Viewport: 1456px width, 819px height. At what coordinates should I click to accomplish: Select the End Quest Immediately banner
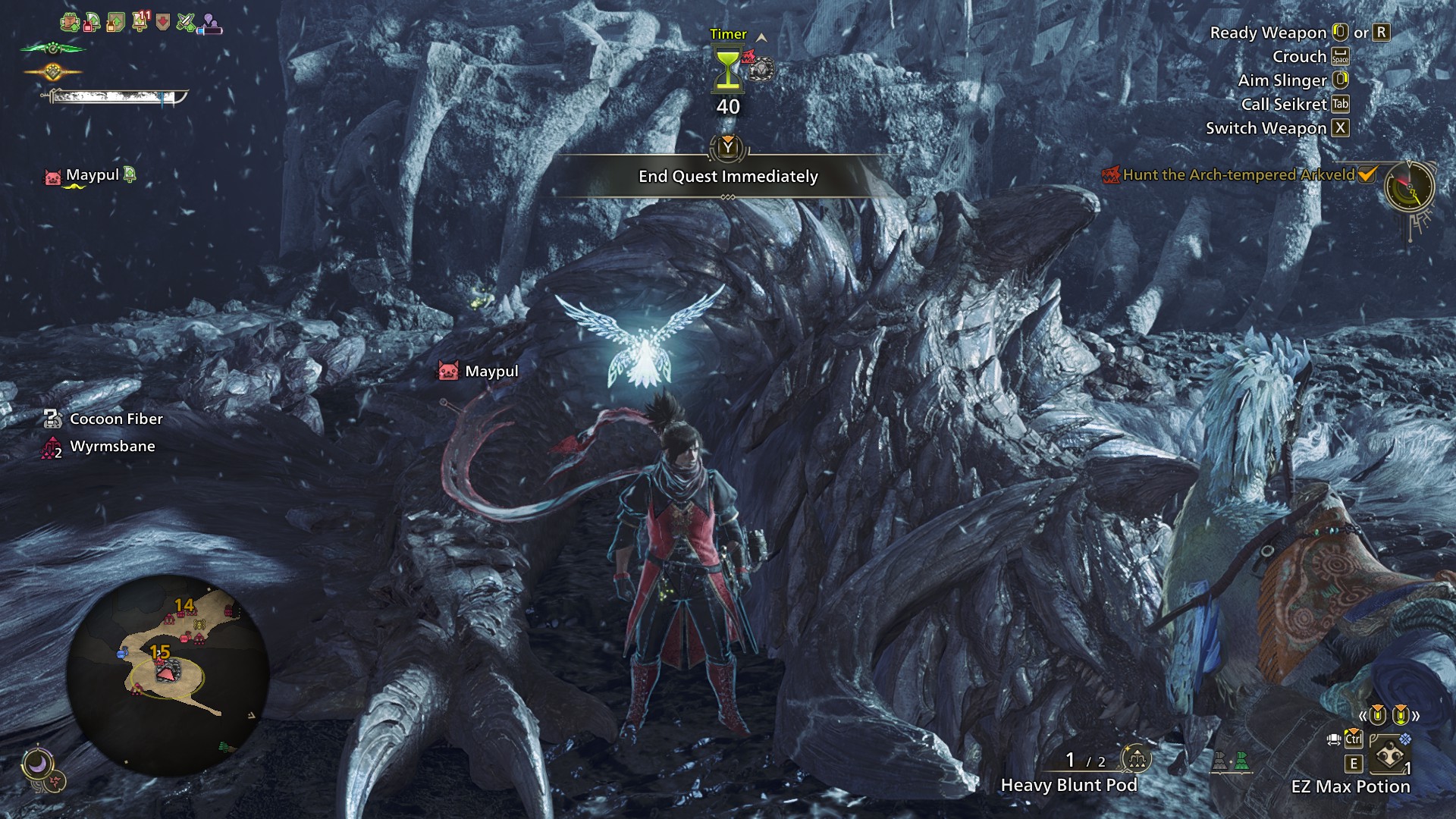[728, 176]
